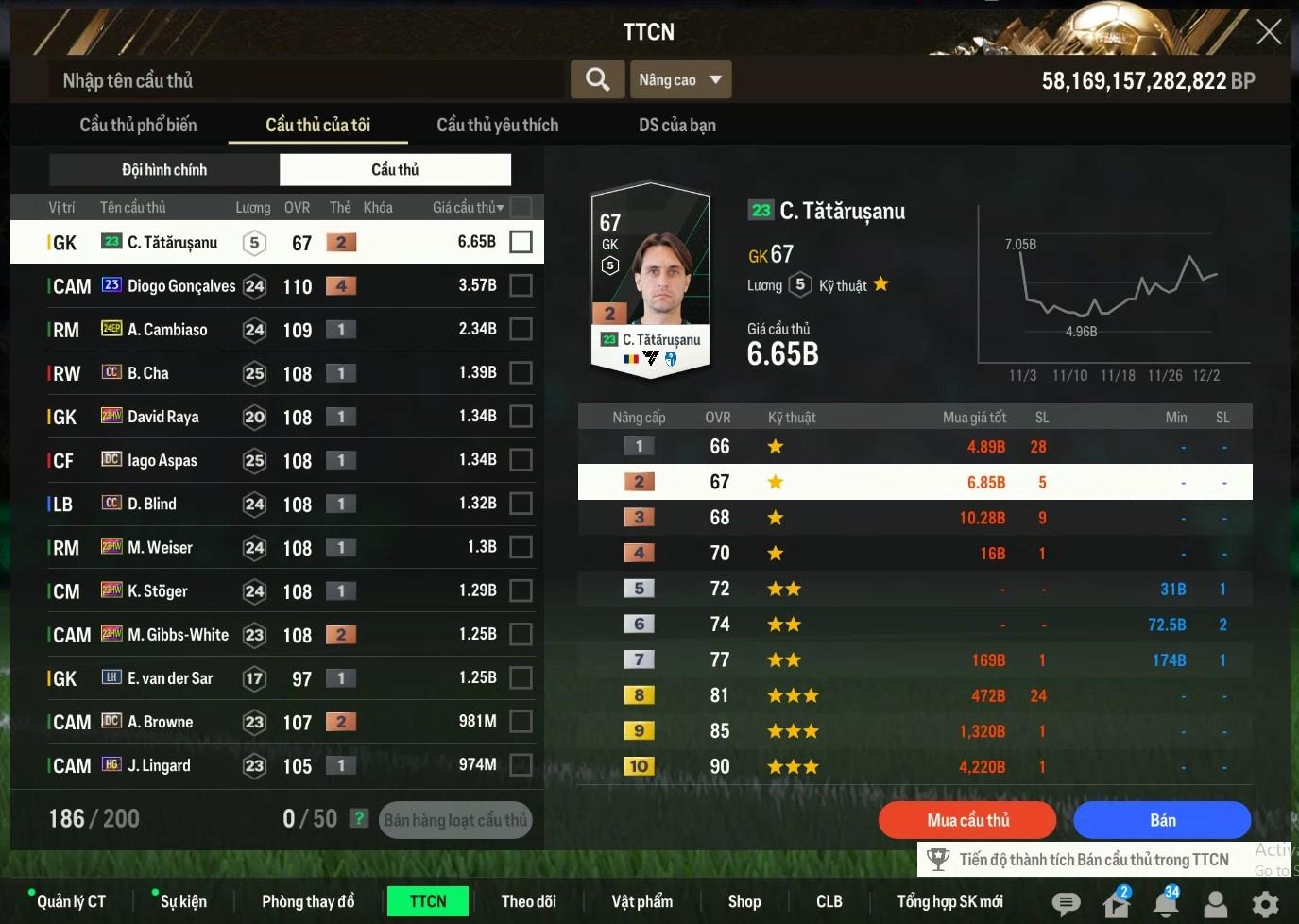Select upgrade level 5 price row
Viewport: 1299px width, 924px height.
click(914, 589)
